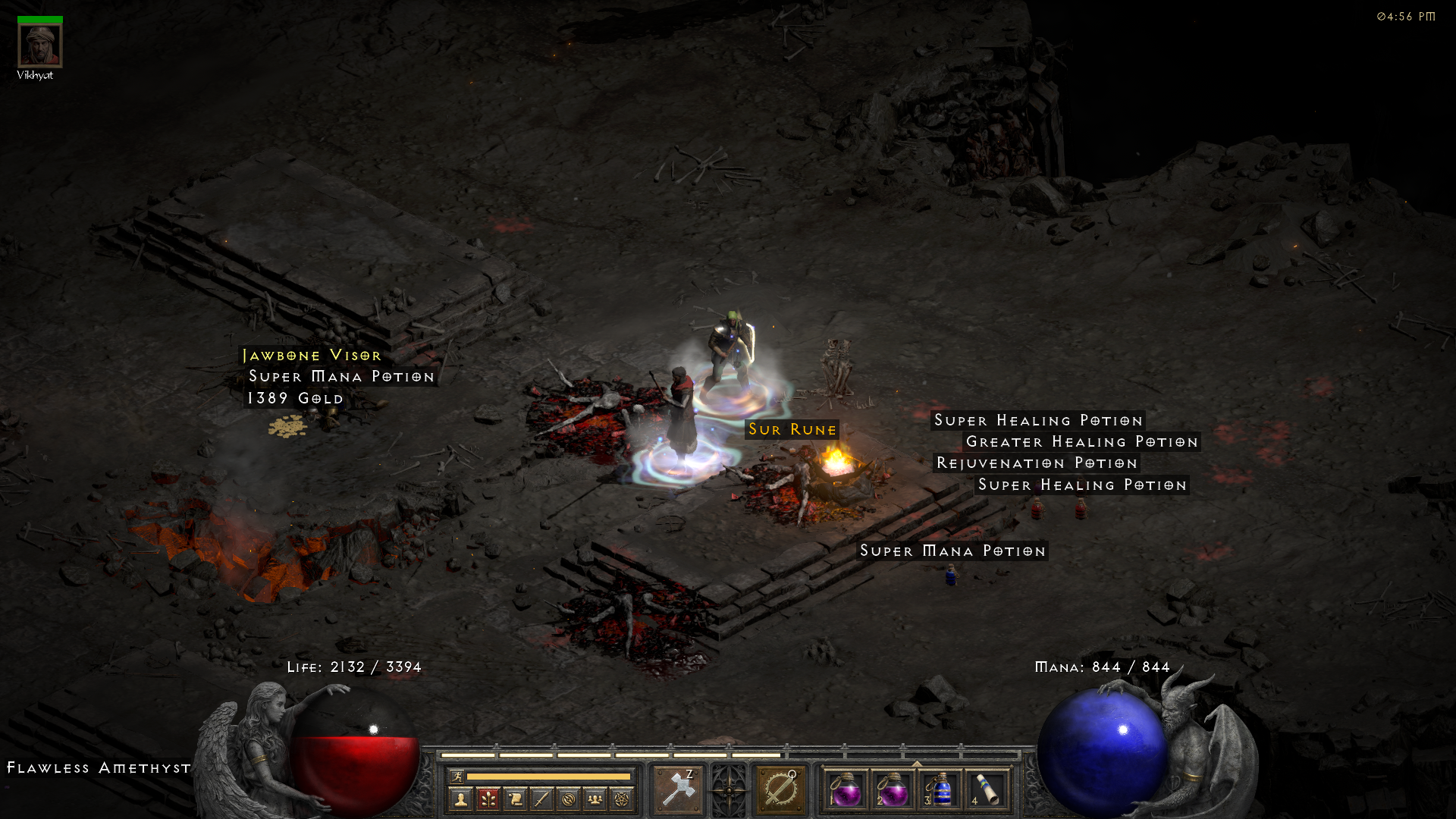Select the Blessed Hammer left skill

678,790
